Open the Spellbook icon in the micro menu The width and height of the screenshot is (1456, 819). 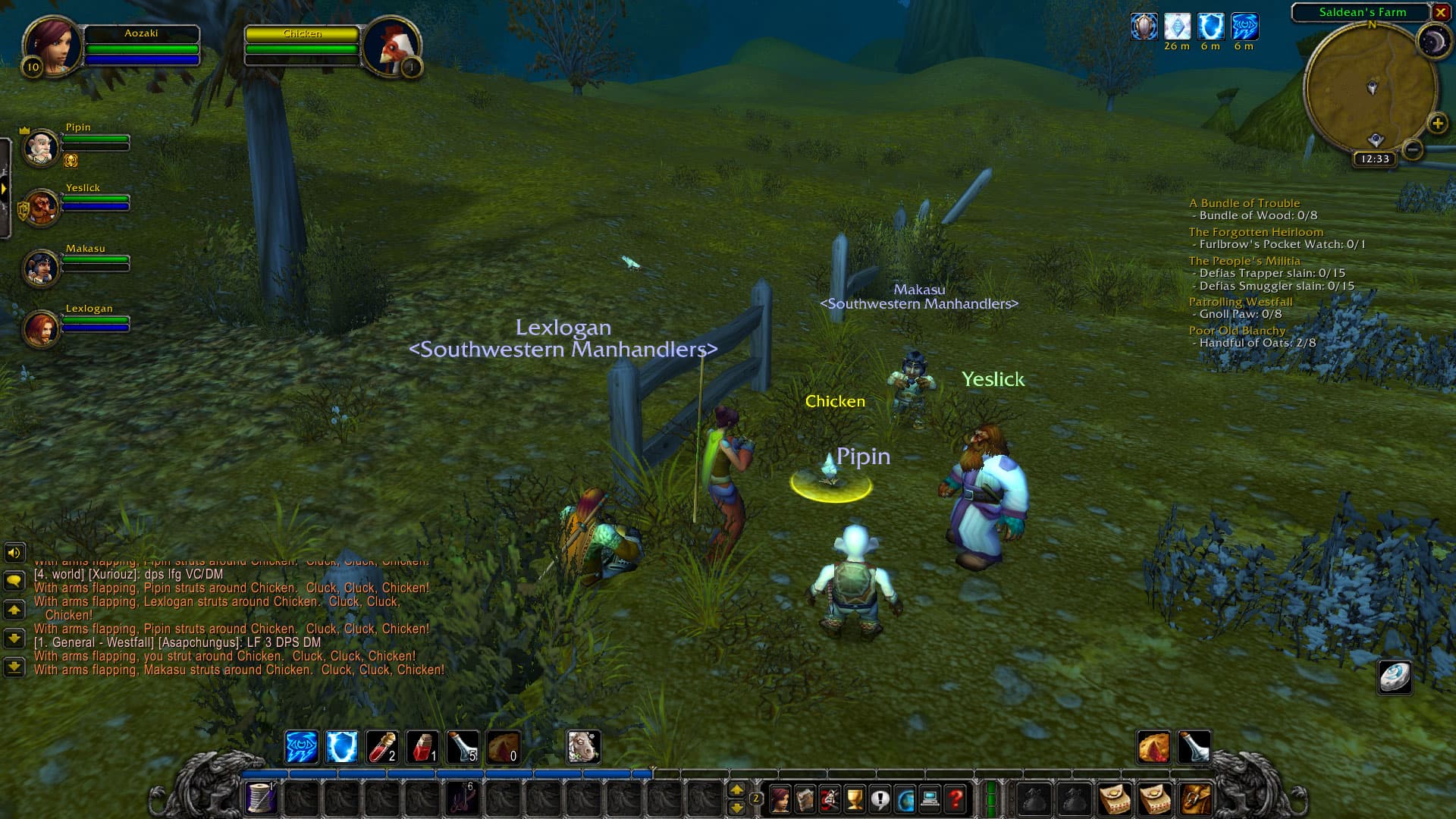[x=806, y=799]
